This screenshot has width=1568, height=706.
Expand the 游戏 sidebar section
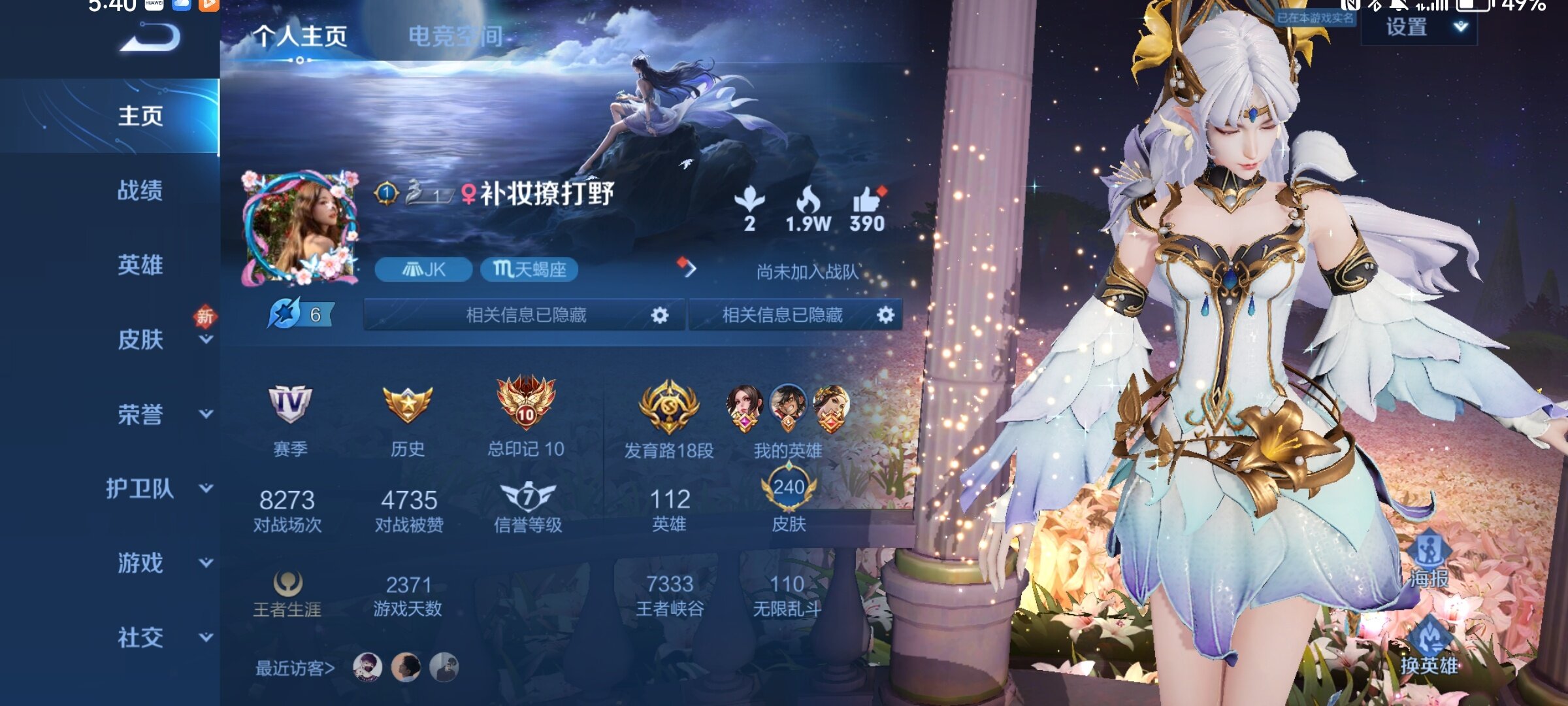click(x=206, y=563)
